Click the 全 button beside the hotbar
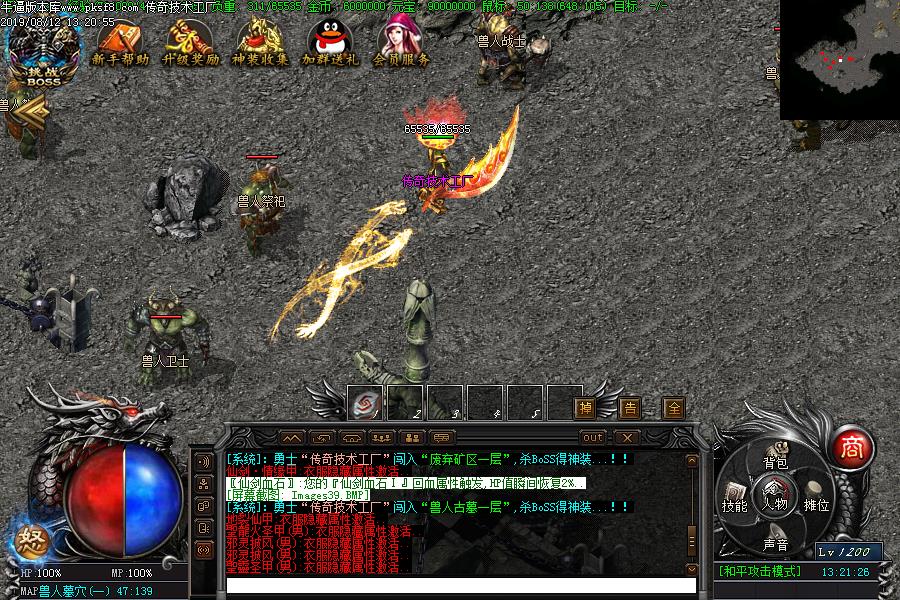Viewport: 900px width, 600px height. tap(675, 408)
